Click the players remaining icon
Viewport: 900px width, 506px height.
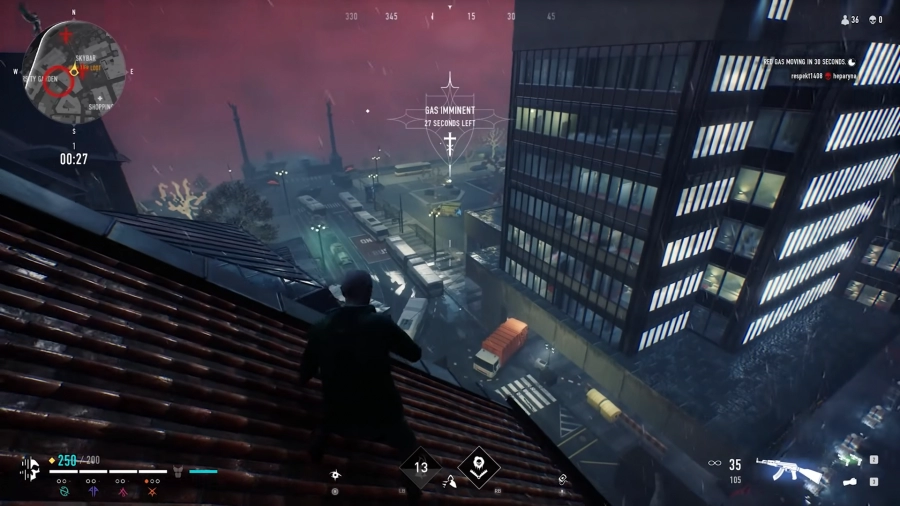point(847,19)
